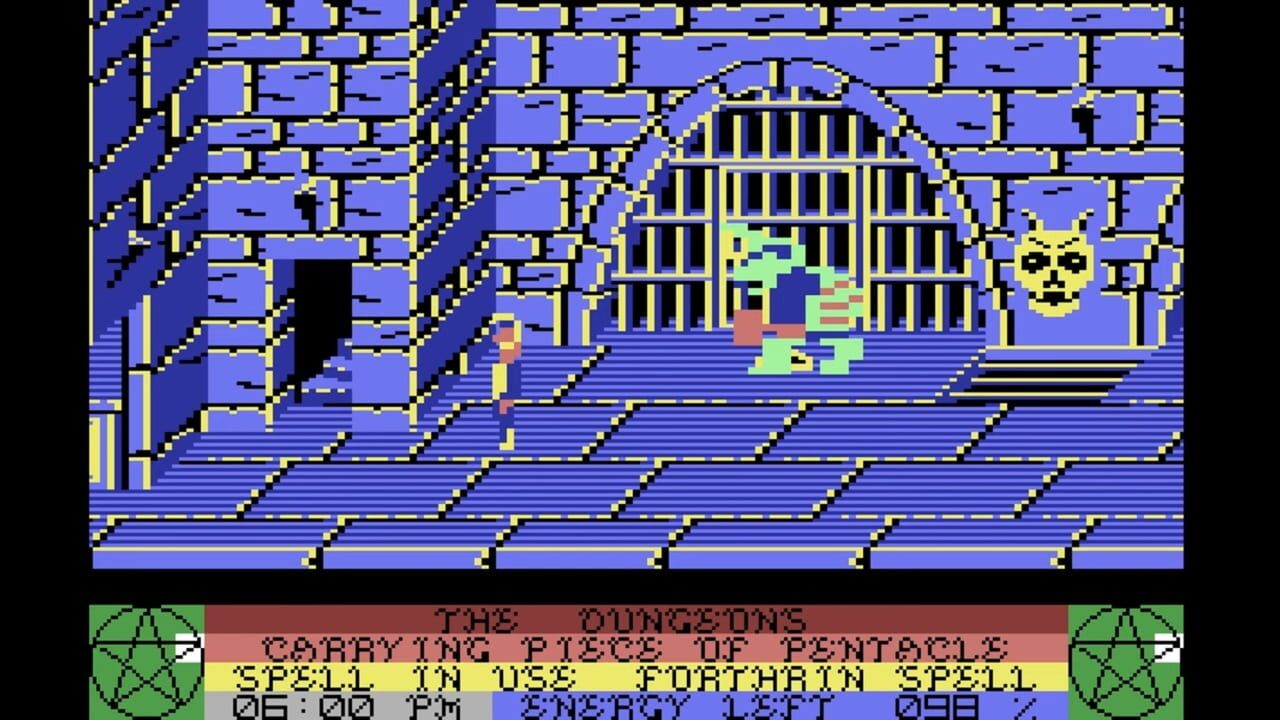Open the dark doorway in the left wall
The height and width of the screenshot is (720, 1280).
click(x=320, y=320)
